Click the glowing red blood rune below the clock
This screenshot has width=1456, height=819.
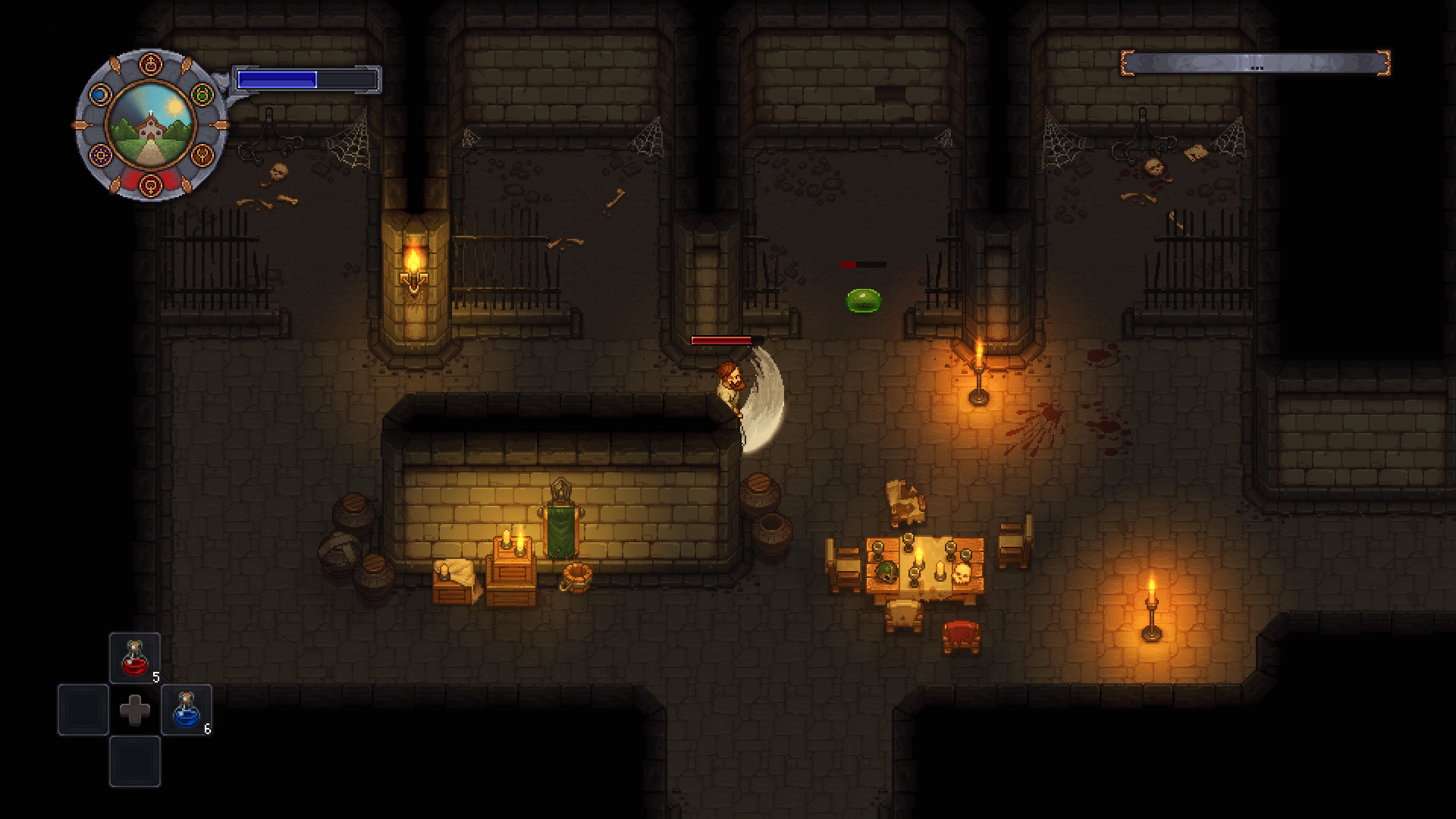(x=150, y=184)
